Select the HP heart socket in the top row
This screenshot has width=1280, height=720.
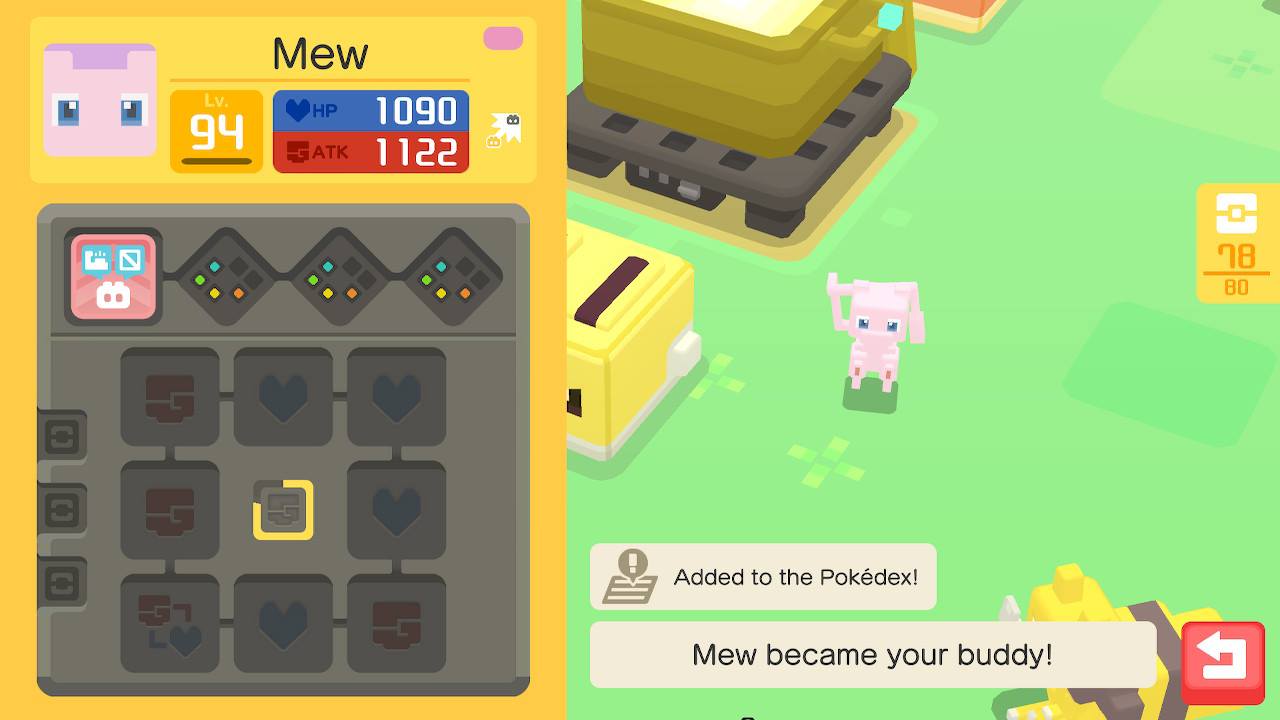click(x=283, y=396)
